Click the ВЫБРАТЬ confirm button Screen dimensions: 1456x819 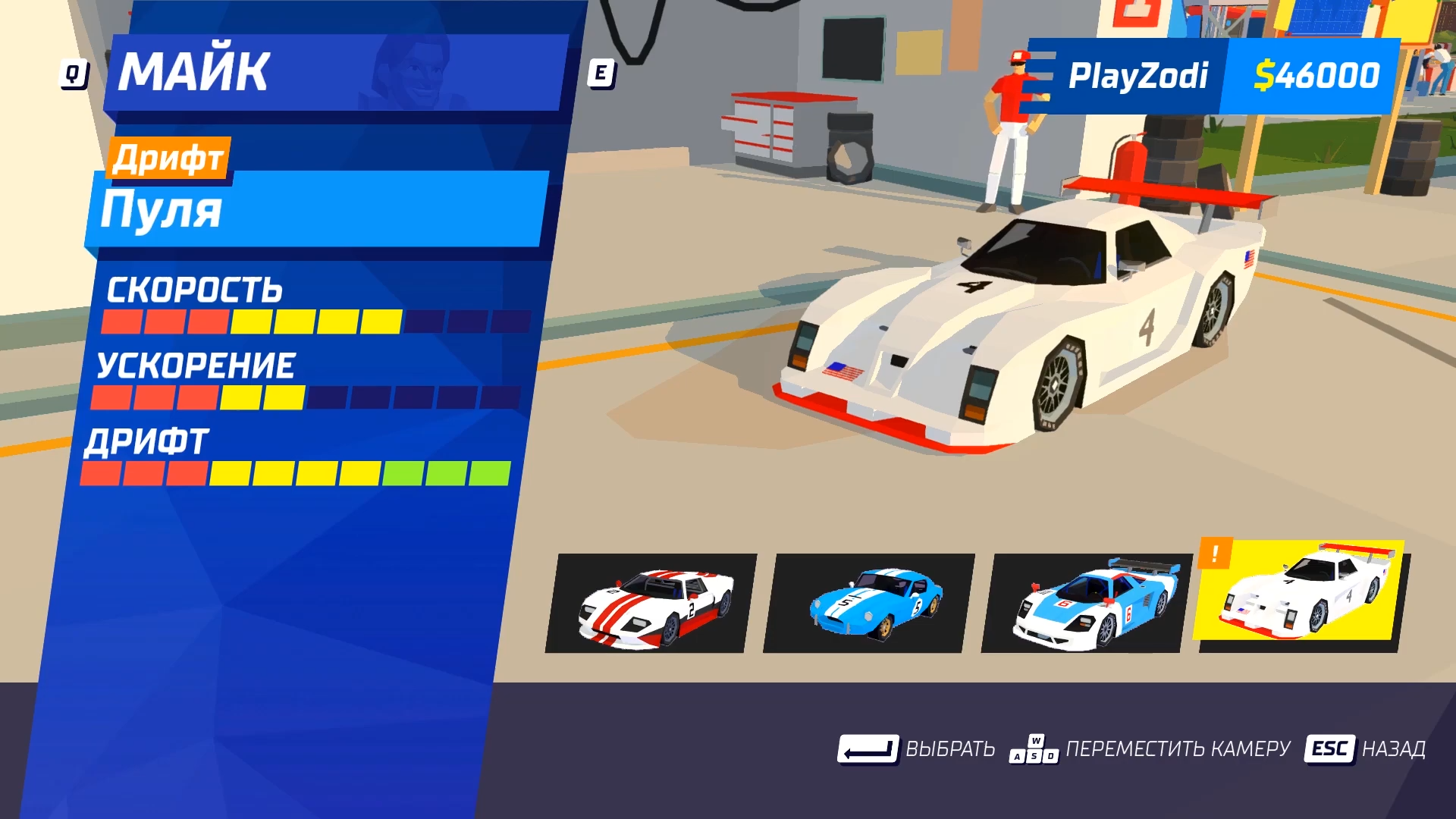916,749
